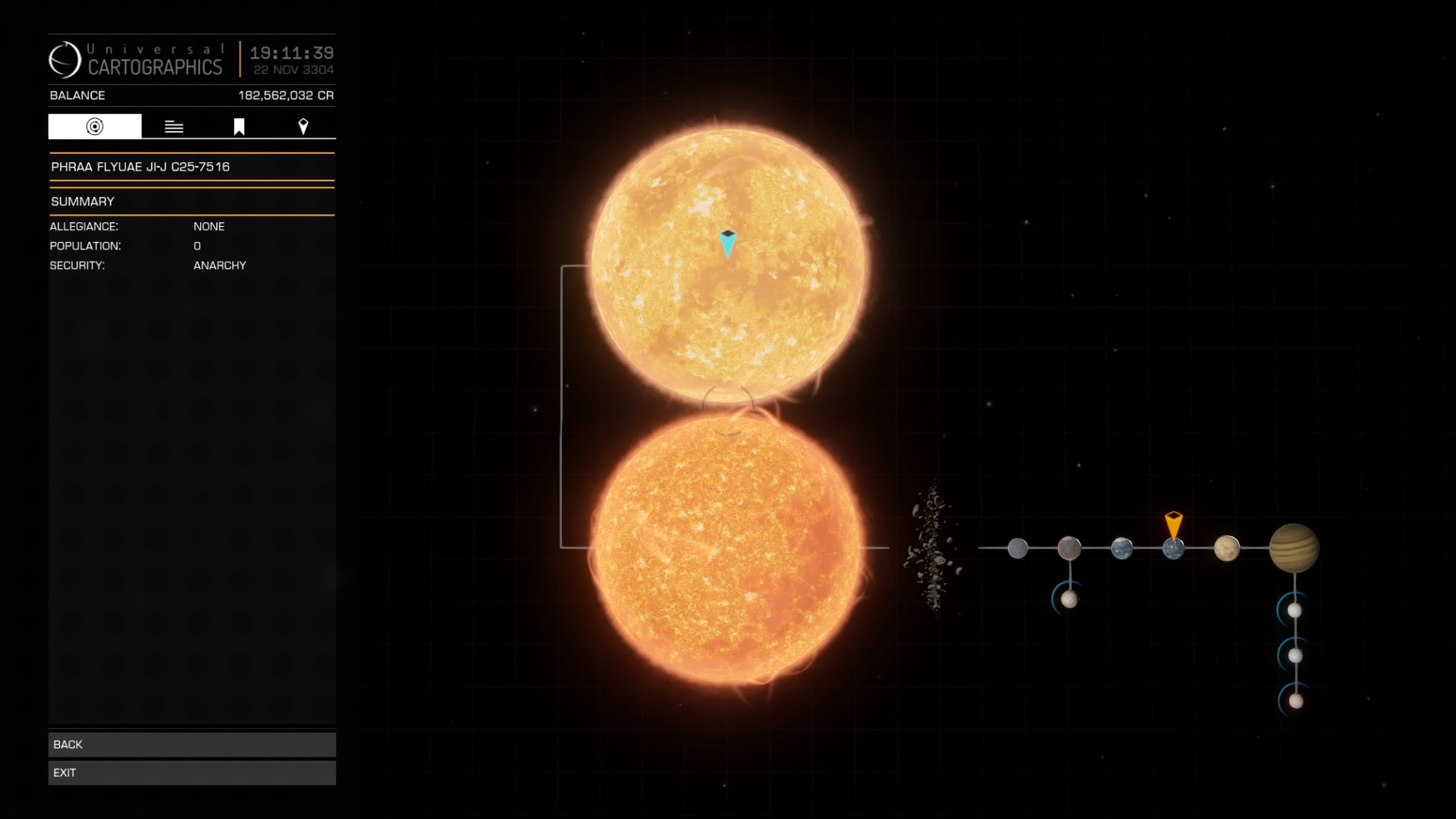Click the system name PHRAA FLYUAE JI-J C25-7516
Image resolution: width=1456 pixels, height=819 pixels.
pyautogui.click(x=140, y=166)
